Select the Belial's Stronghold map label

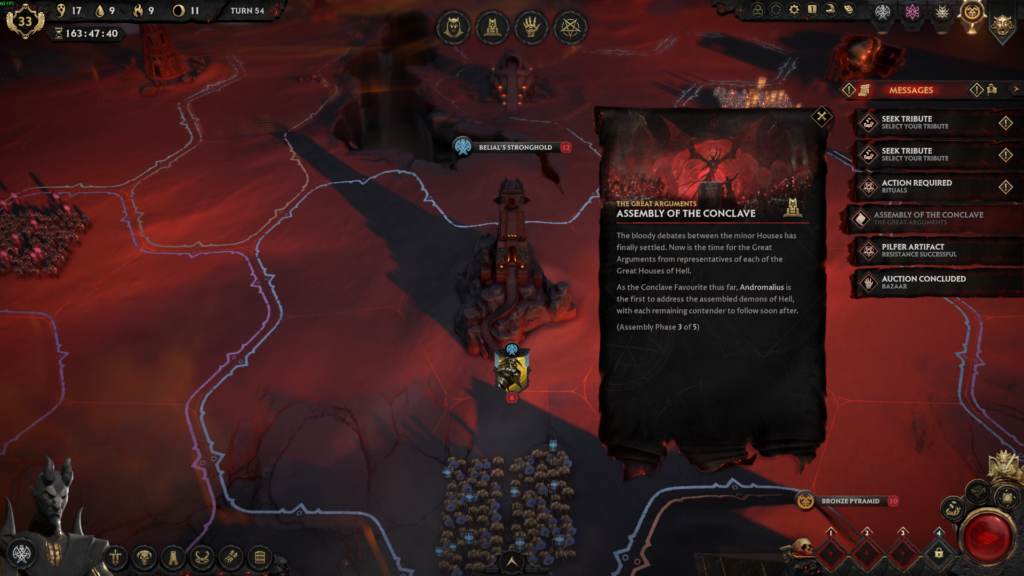click(x=514, y=147)
